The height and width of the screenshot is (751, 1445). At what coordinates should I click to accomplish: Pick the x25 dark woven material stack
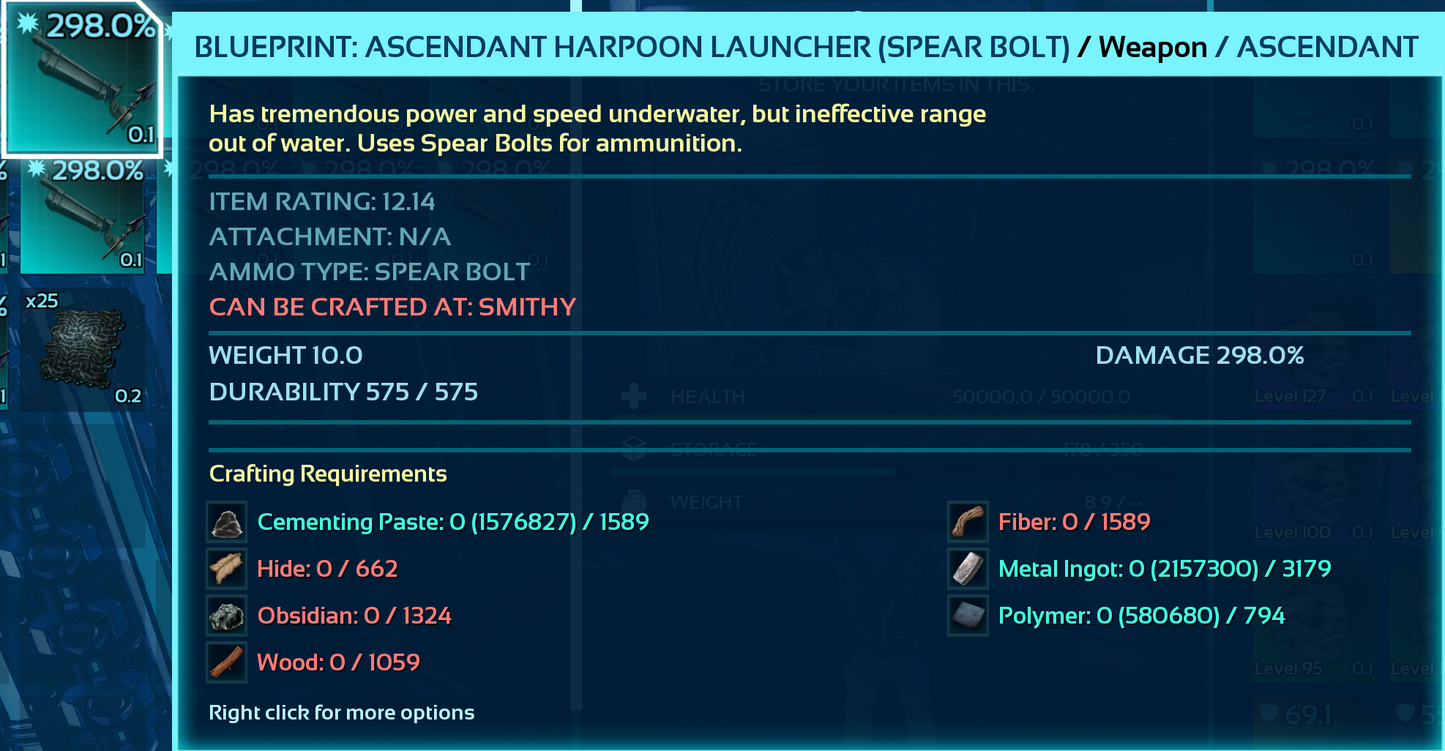[x=82, y=348]
